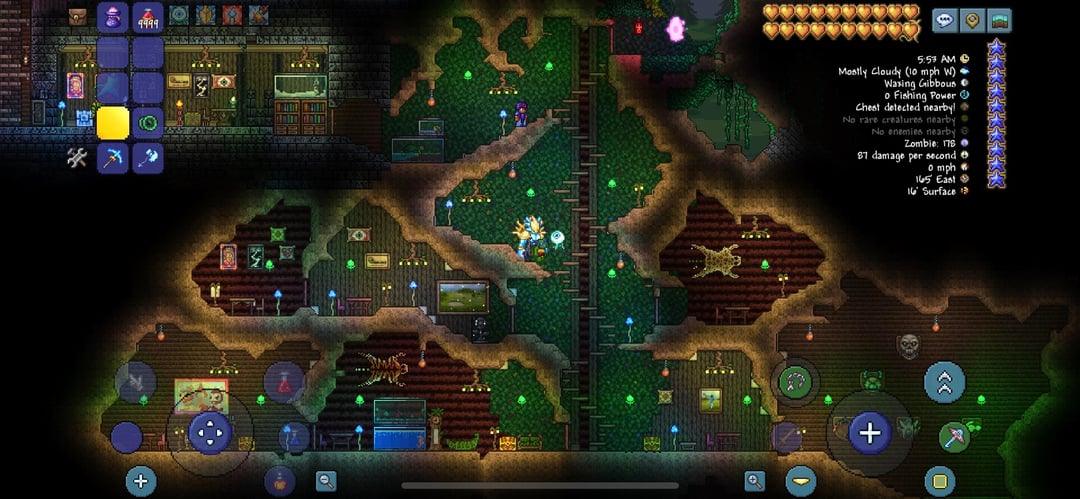Tap the smart cursor pickaxe button
This screenshot has height=499, width=1080.
pyautogui.click(x=955, y=436)
